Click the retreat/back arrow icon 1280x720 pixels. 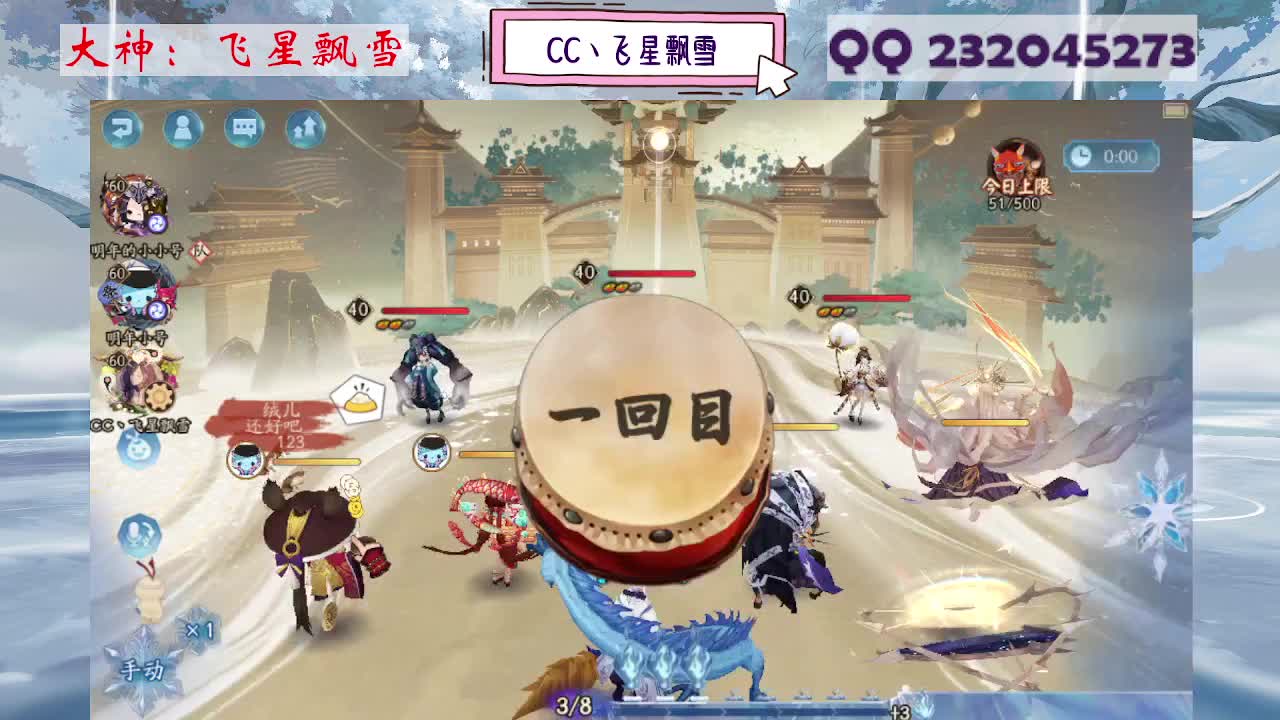coord(123,126)
